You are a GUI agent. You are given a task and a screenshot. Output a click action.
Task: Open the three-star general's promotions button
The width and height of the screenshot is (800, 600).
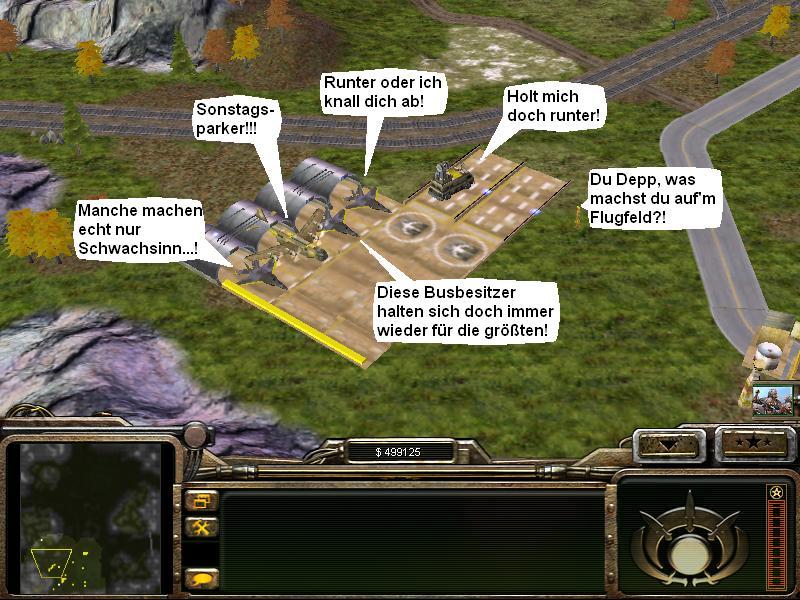click(x=752, y=443)
